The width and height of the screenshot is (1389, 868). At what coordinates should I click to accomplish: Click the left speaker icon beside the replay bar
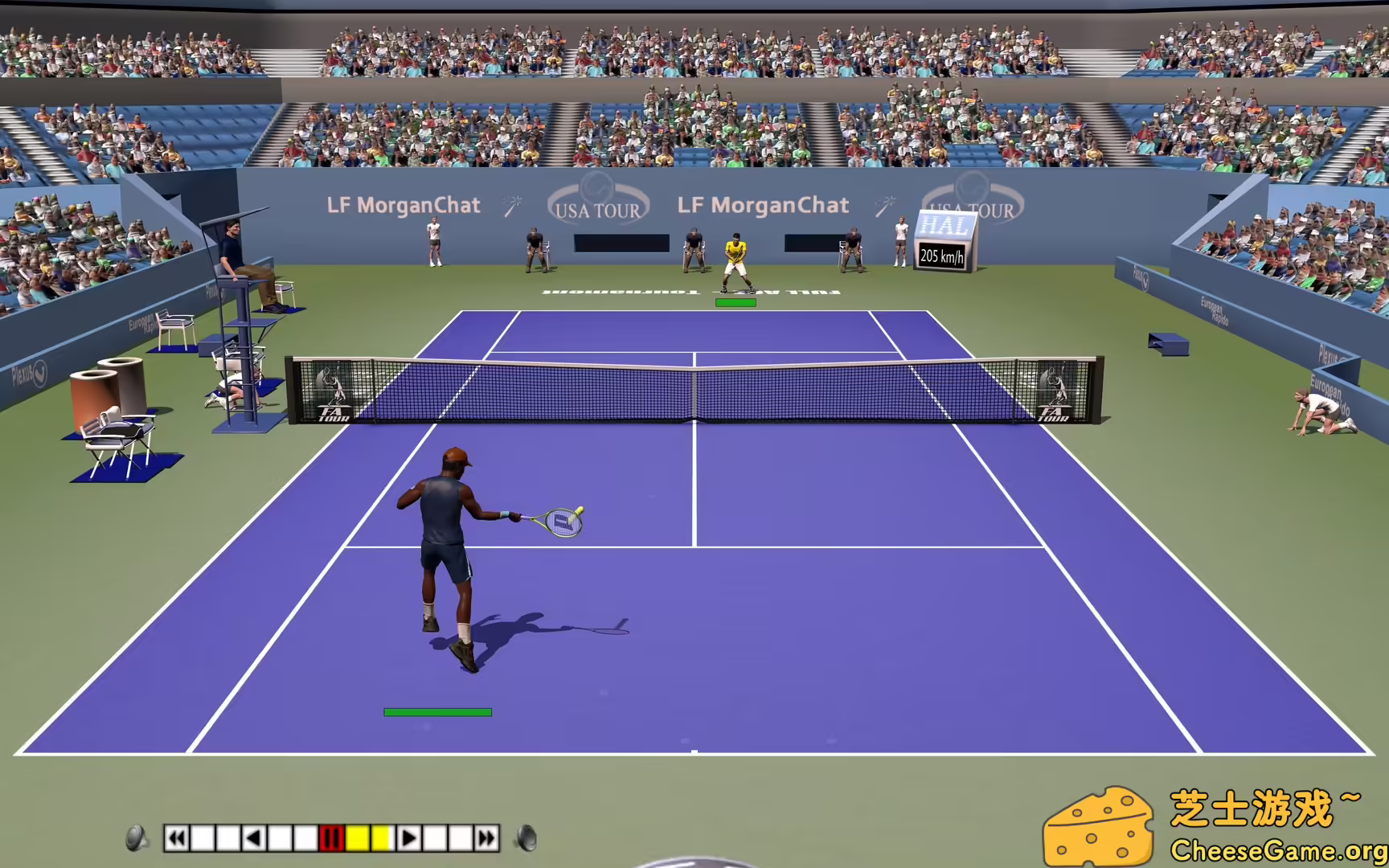134,840
